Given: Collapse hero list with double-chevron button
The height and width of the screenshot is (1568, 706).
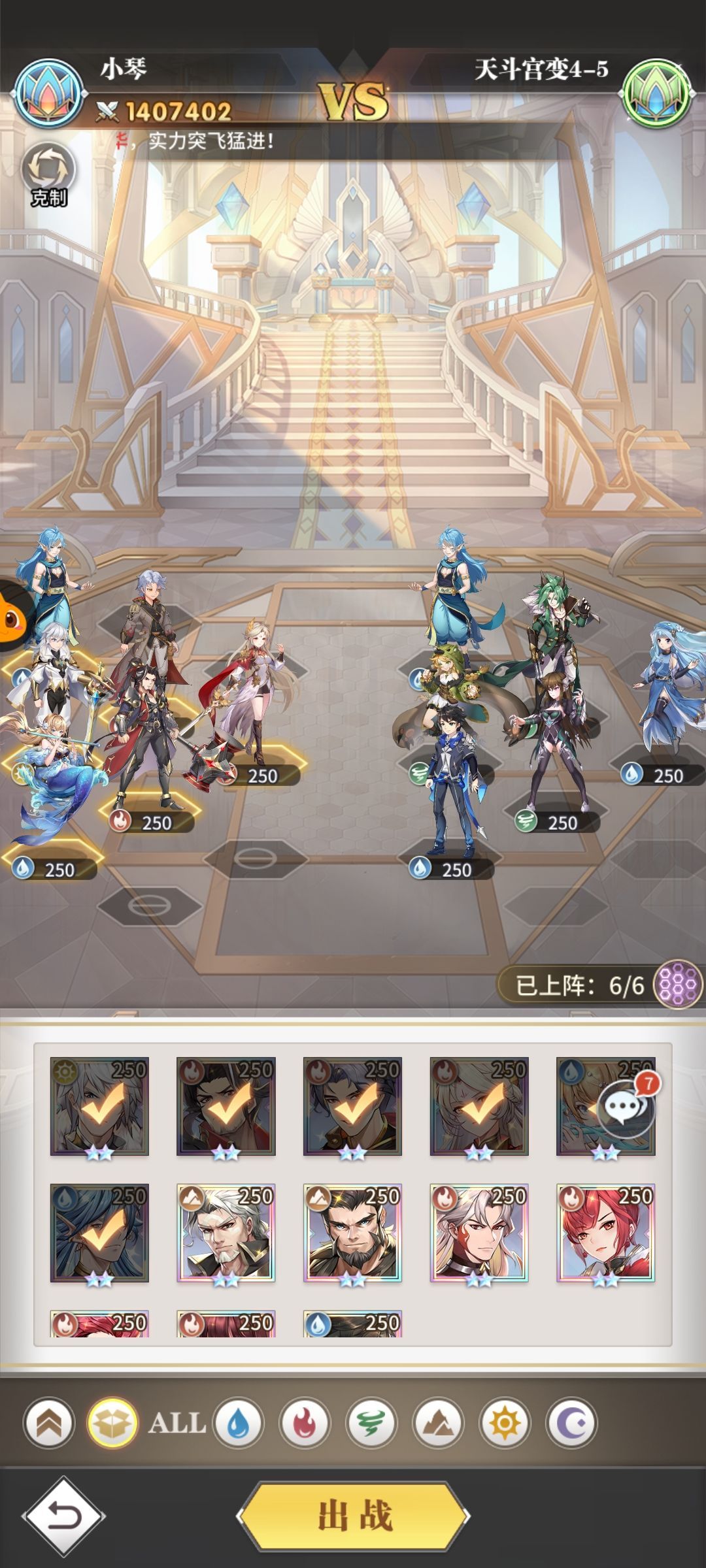Looking at the screenshot, I should 49,1423.
